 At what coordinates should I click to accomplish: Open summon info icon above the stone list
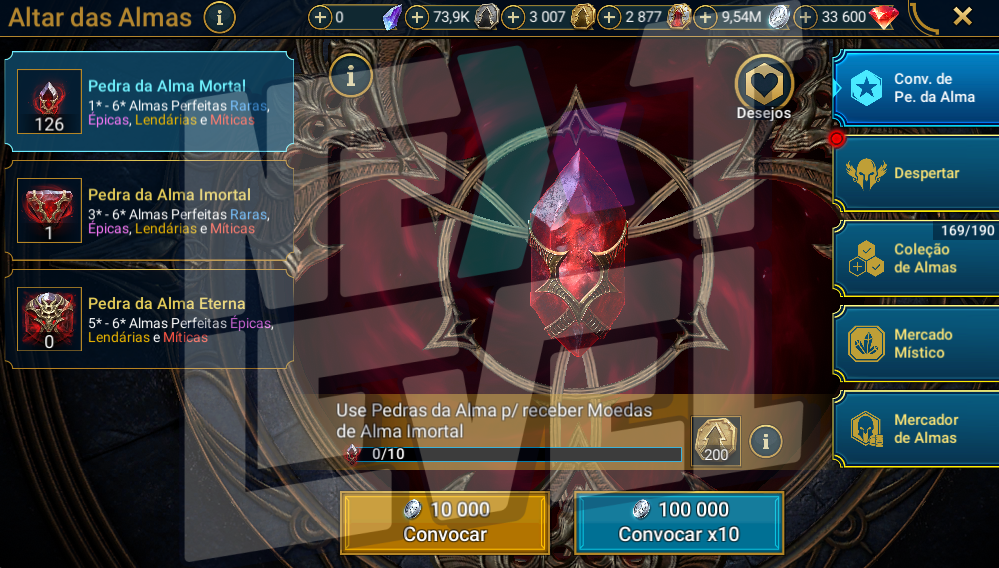tap(351, 76)
